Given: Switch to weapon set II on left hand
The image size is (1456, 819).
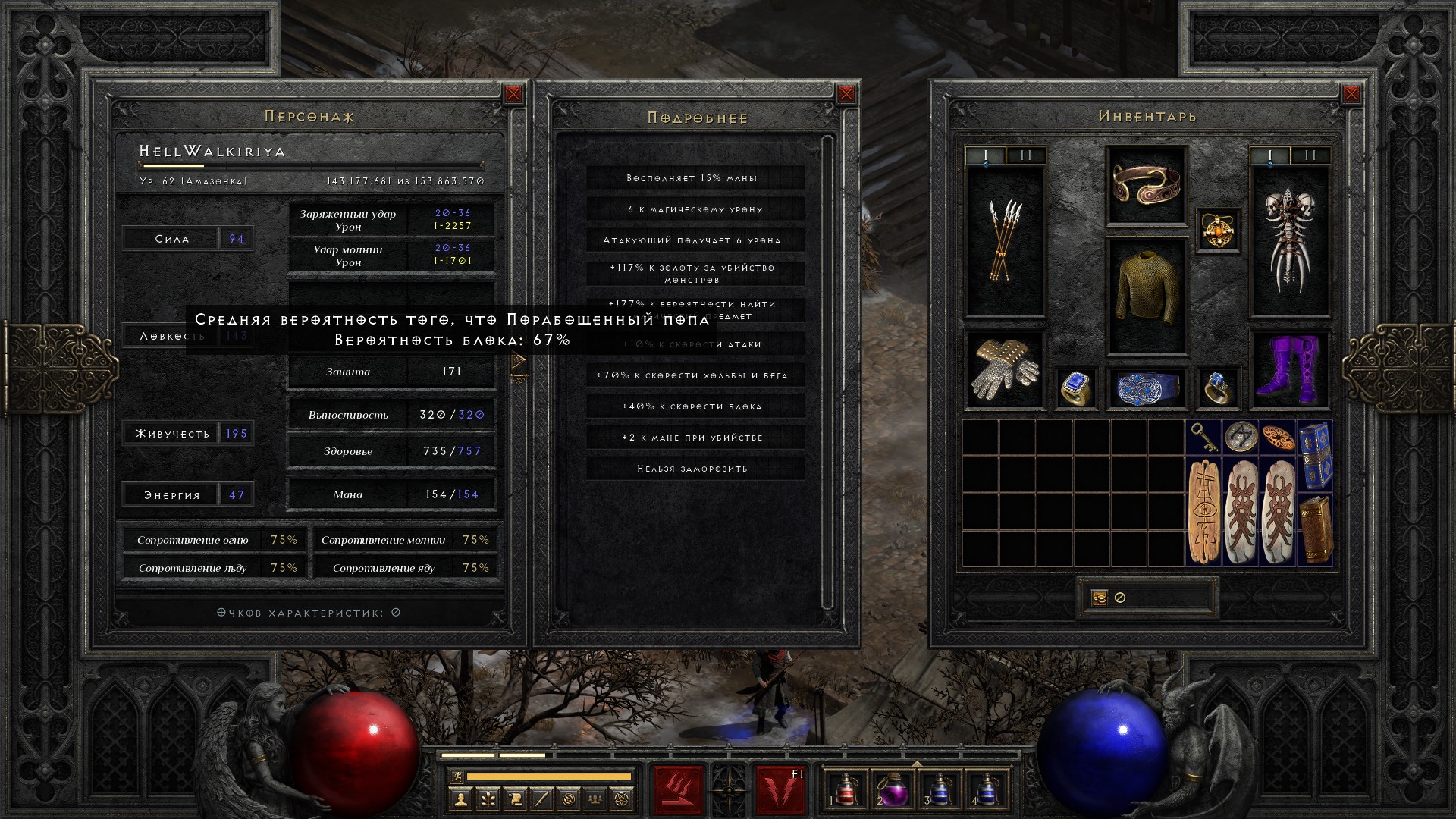Looking at the screenshot, I should point(1026,156).
